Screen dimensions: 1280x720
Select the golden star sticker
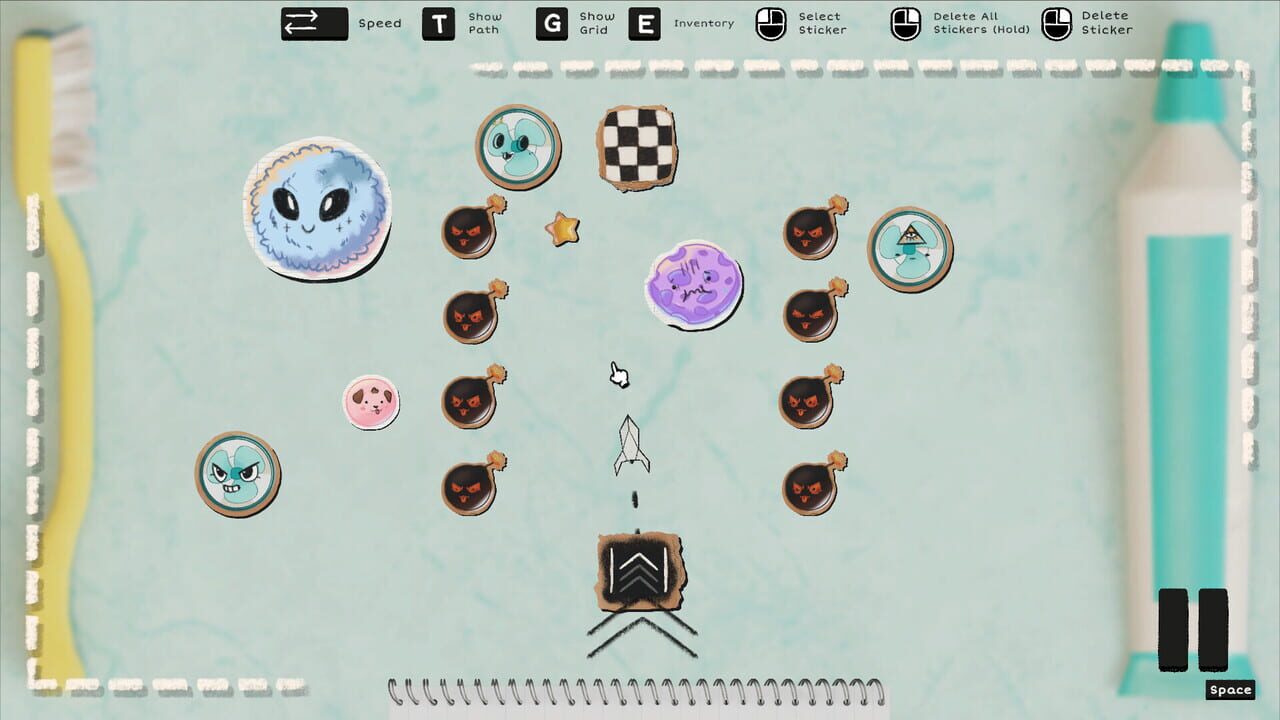561,228
